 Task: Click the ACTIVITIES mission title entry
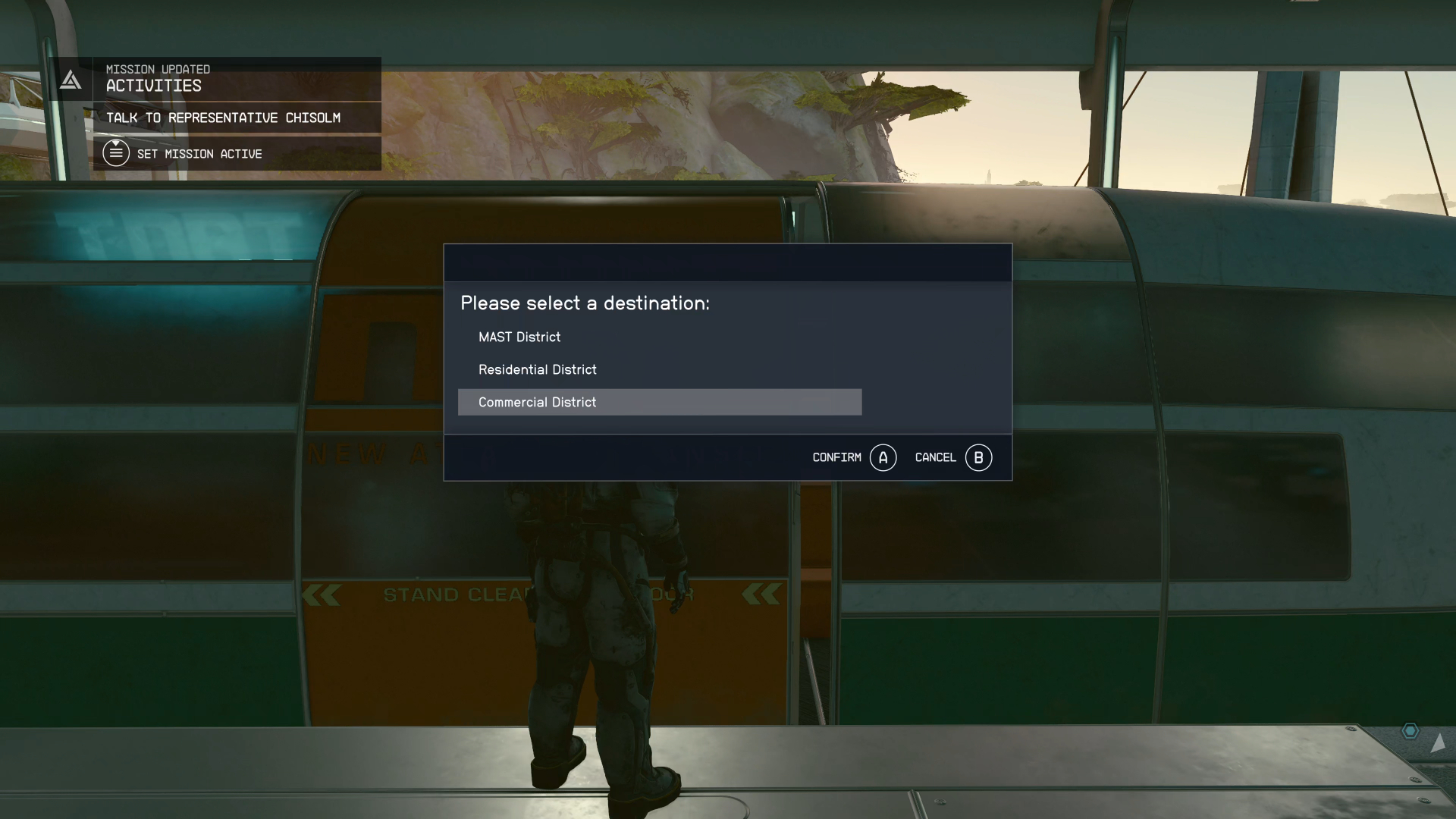tap(152, 86)
